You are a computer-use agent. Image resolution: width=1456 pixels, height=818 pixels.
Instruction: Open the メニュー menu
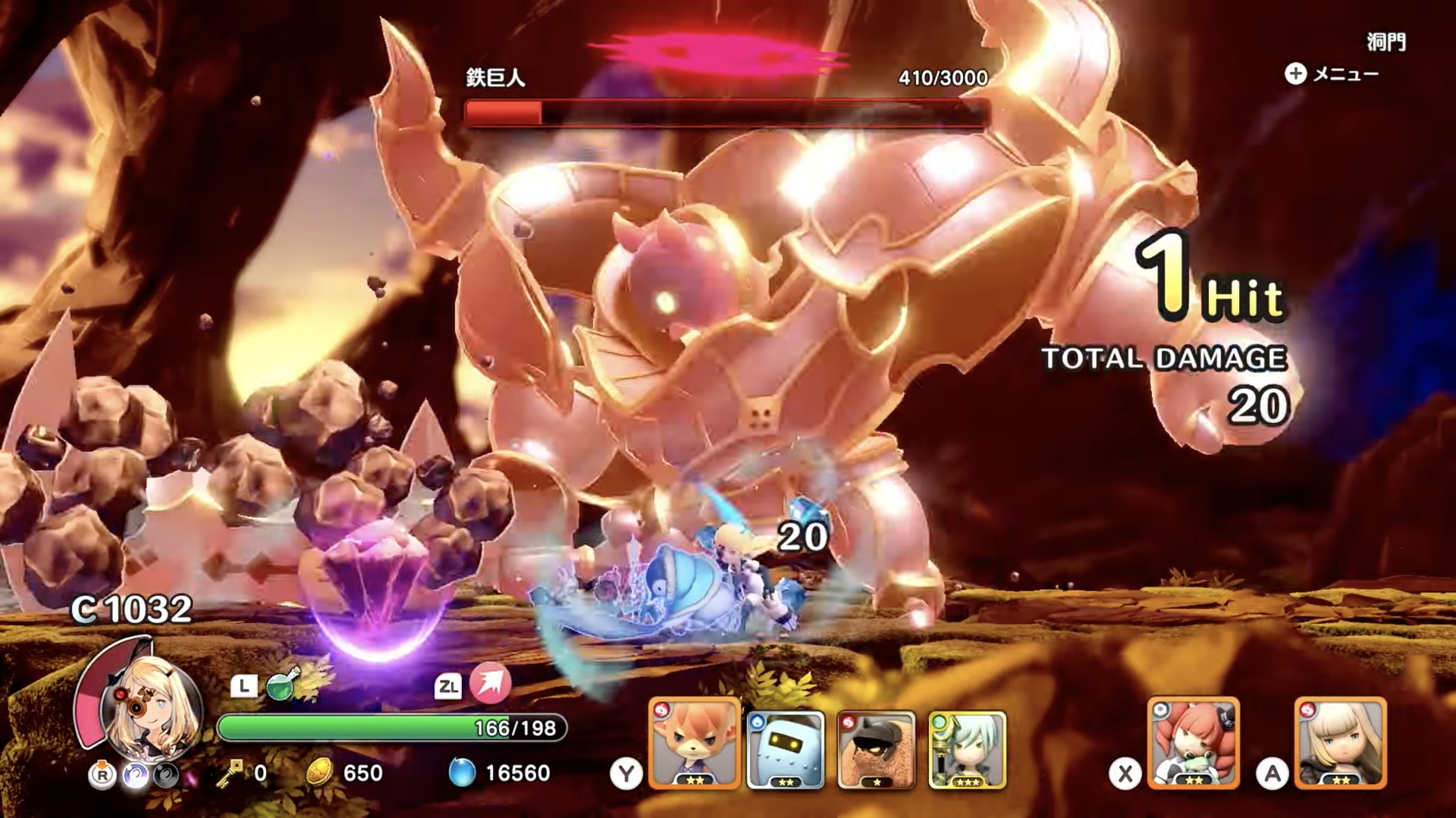point(1332,74)
